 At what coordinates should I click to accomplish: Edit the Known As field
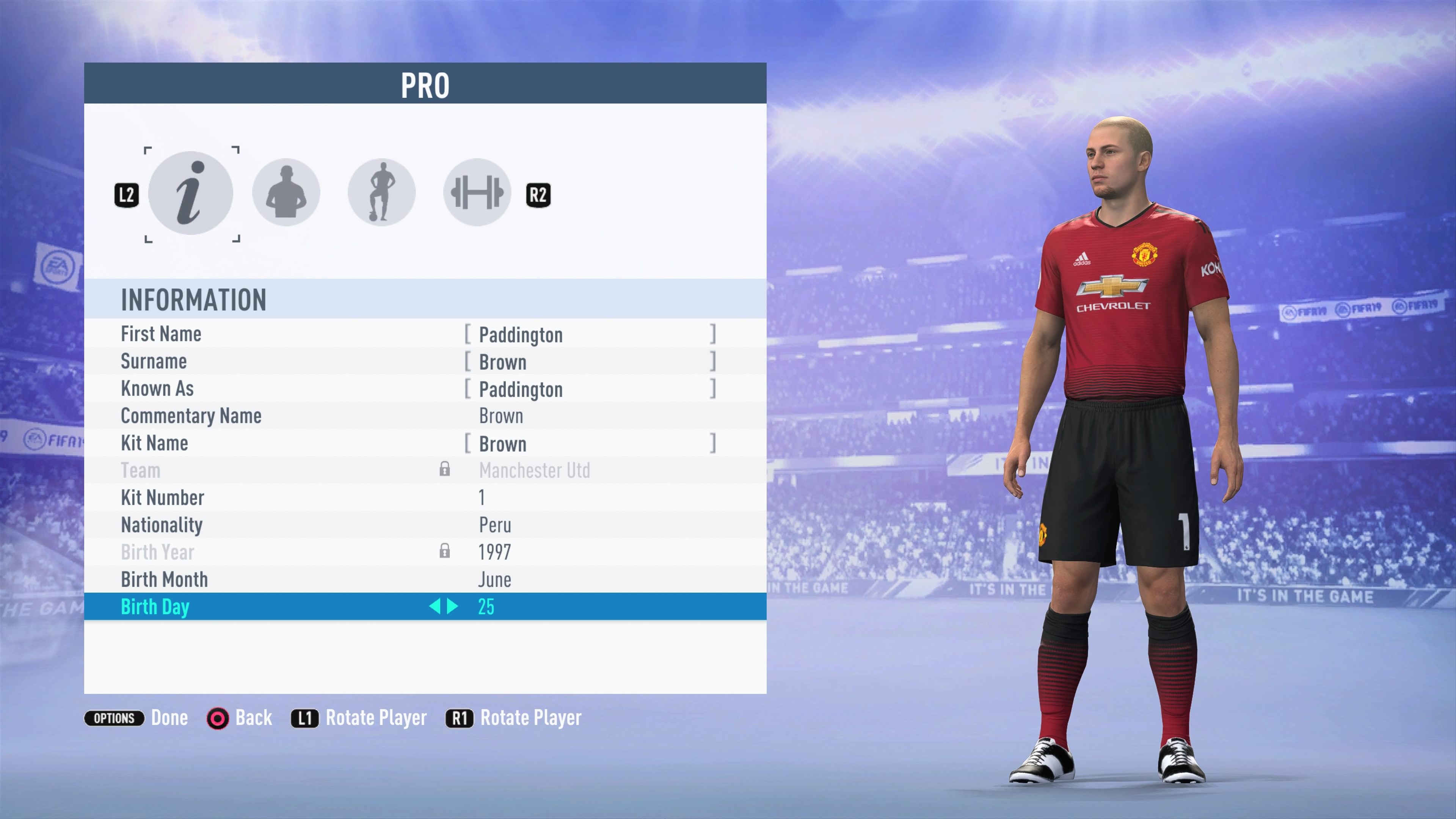pyautogui.click(x=590, y=389)
